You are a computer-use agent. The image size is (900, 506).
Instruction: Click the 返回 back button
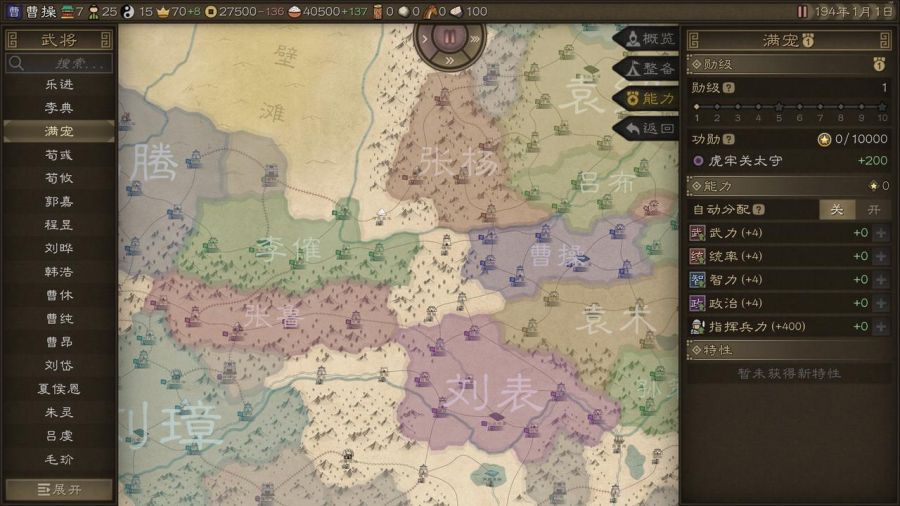click(650, 128)
